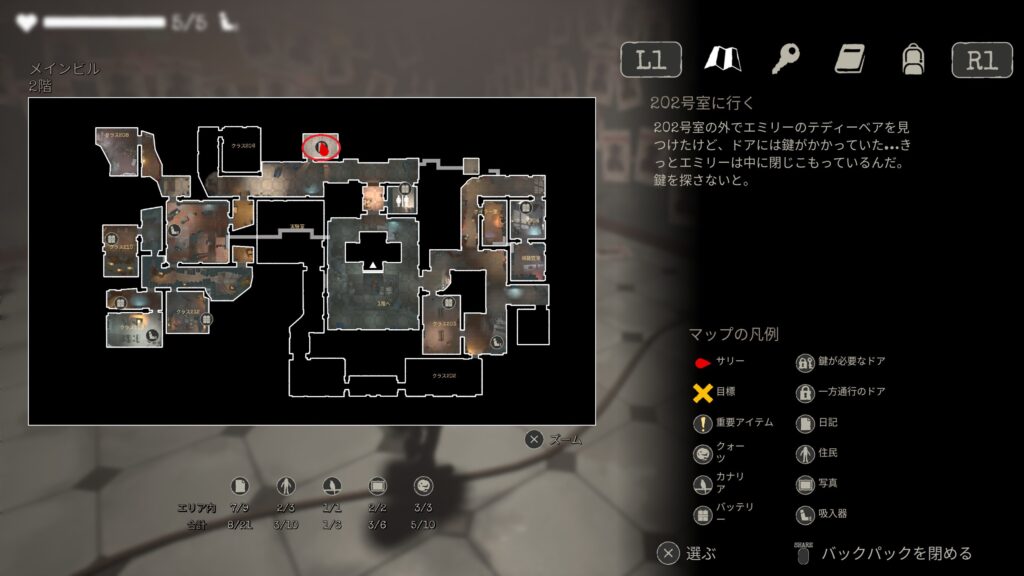Switch to the map tab
1024x576 pixels.
721,59
